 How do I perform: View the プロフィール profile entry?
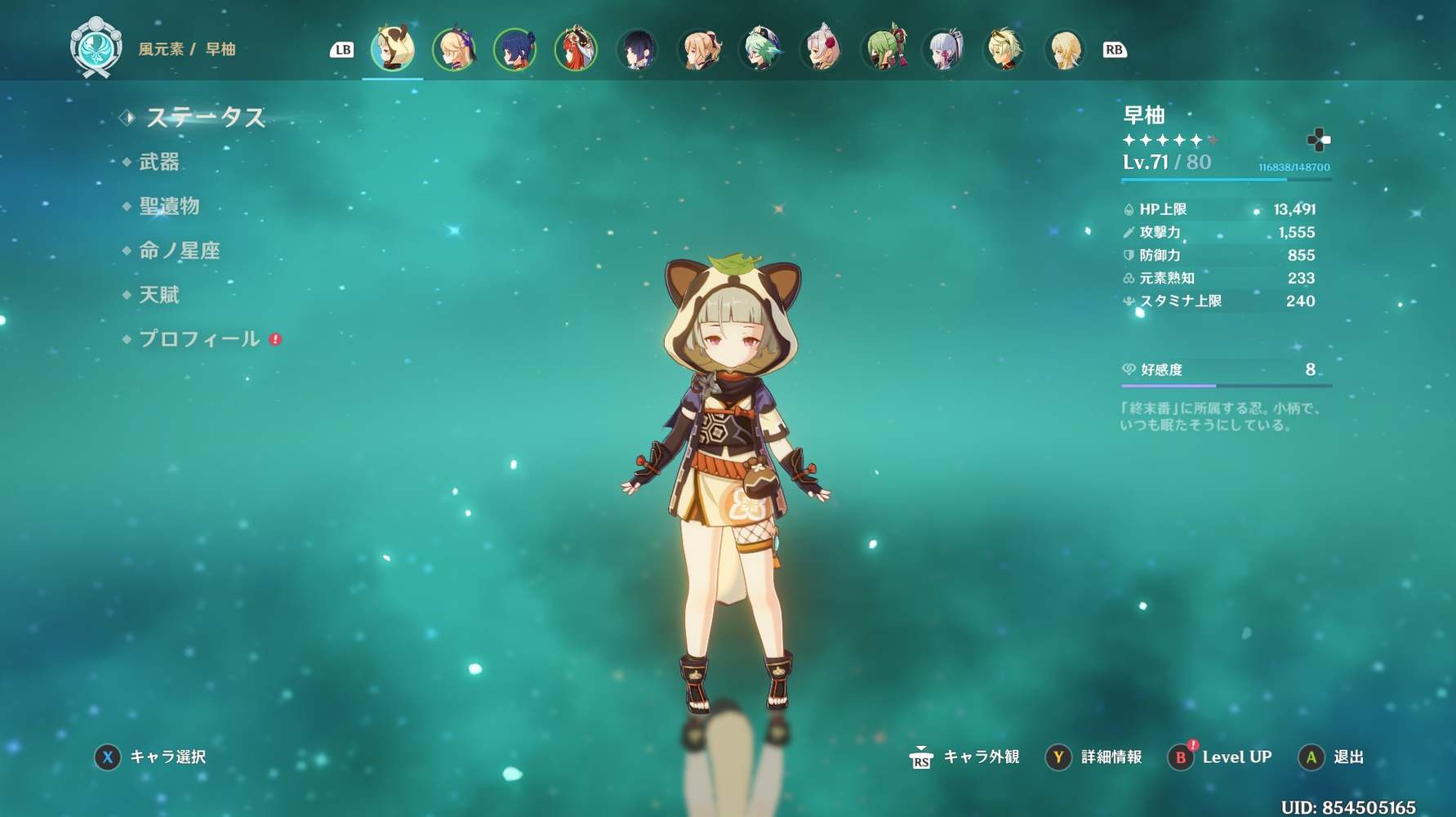199,338
